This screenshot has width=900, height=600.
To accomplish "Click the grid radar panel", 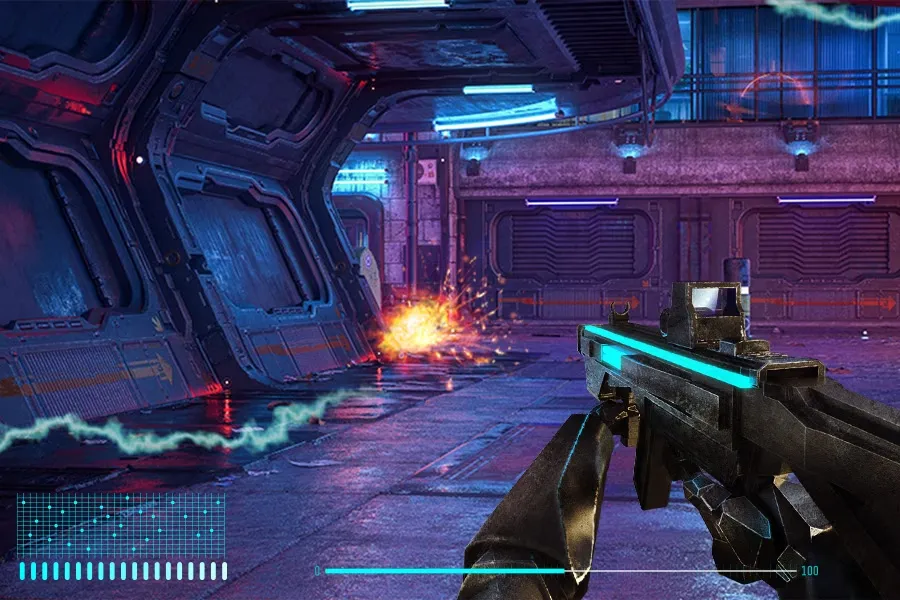I will tap(121, 525).
